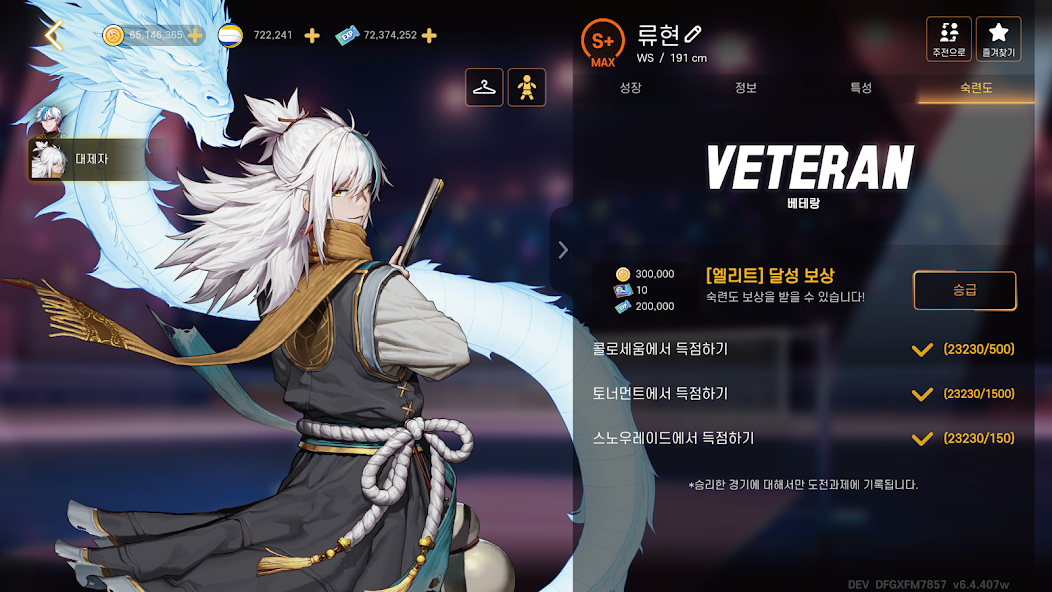Collapse the side panel with the arrow
This screenshot has width=1052, height=592.
point(563,250)
